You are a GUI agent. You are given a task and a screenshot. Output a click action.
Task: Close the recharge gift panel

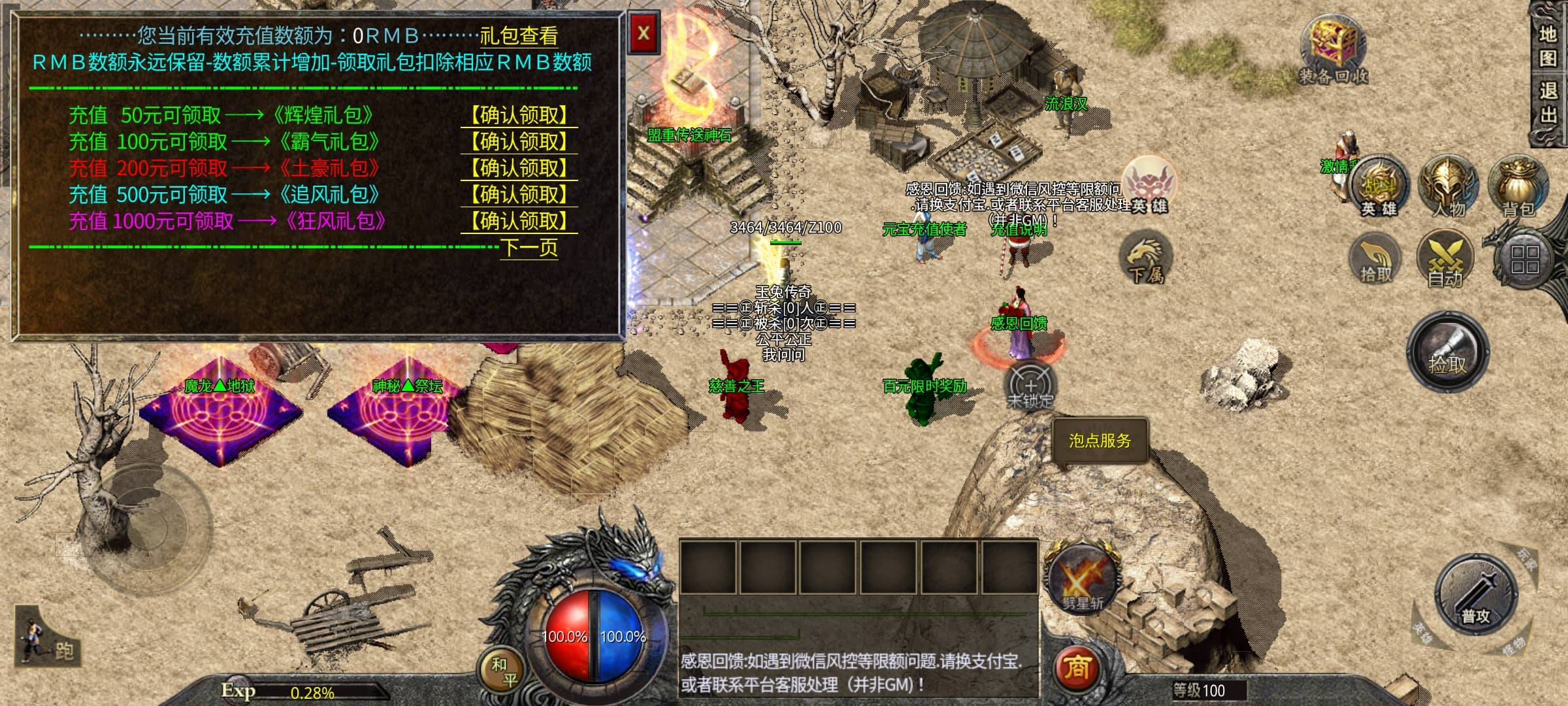click(644, 33)
